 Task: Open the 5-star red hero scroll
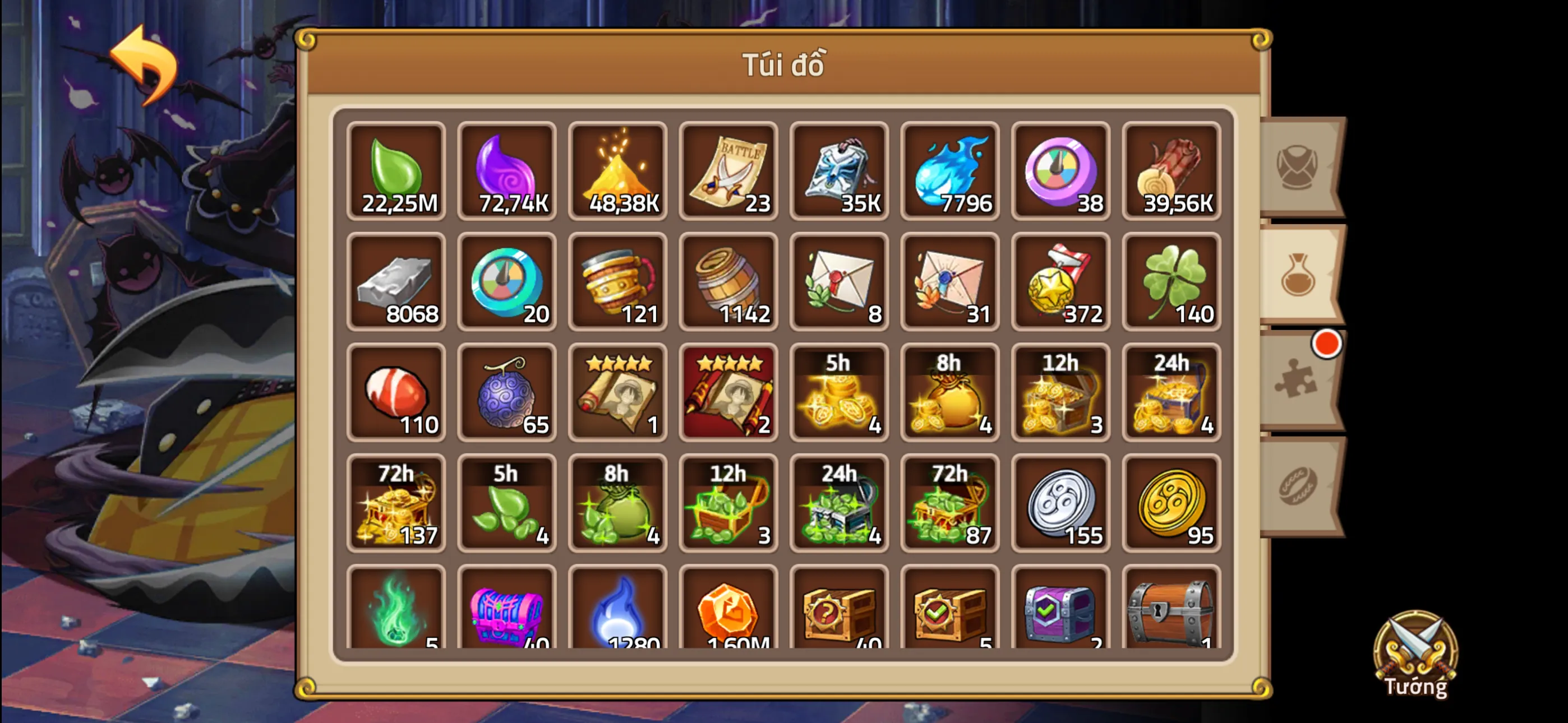pos(728,392)
